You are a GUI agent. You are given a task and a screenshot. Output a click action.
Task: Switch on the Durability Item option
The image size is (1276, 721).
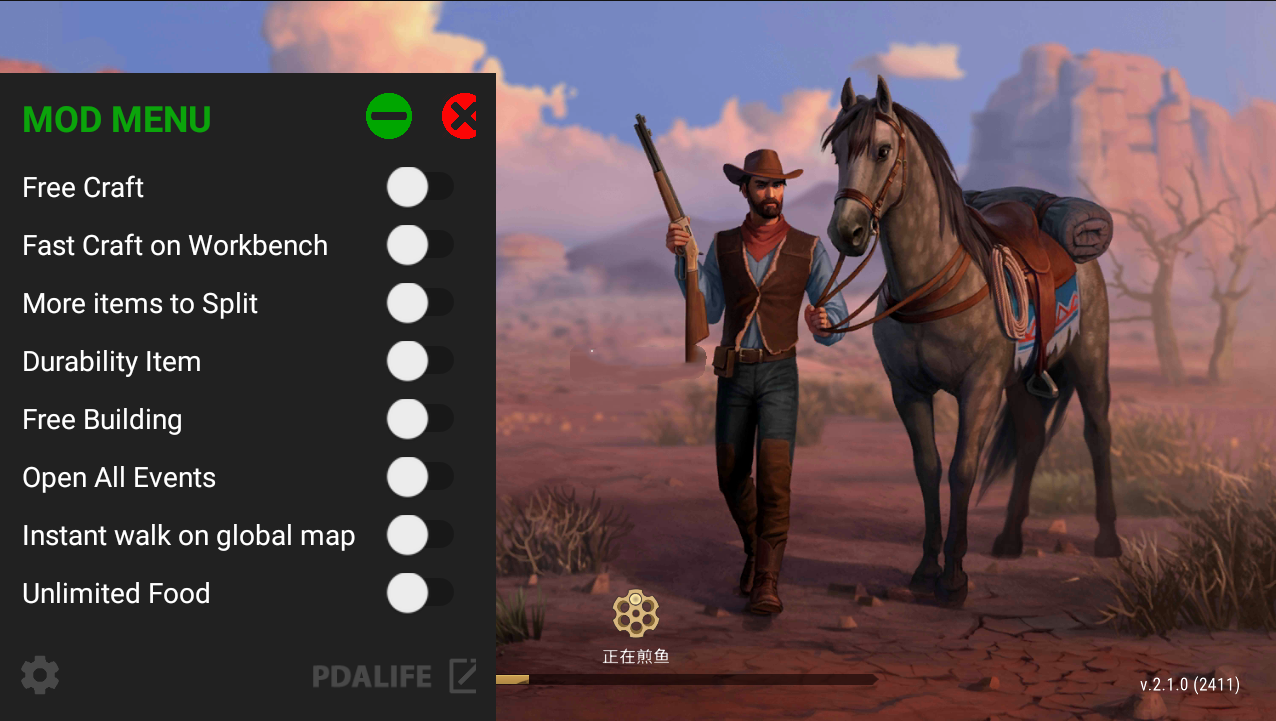(x=419, y=361)
